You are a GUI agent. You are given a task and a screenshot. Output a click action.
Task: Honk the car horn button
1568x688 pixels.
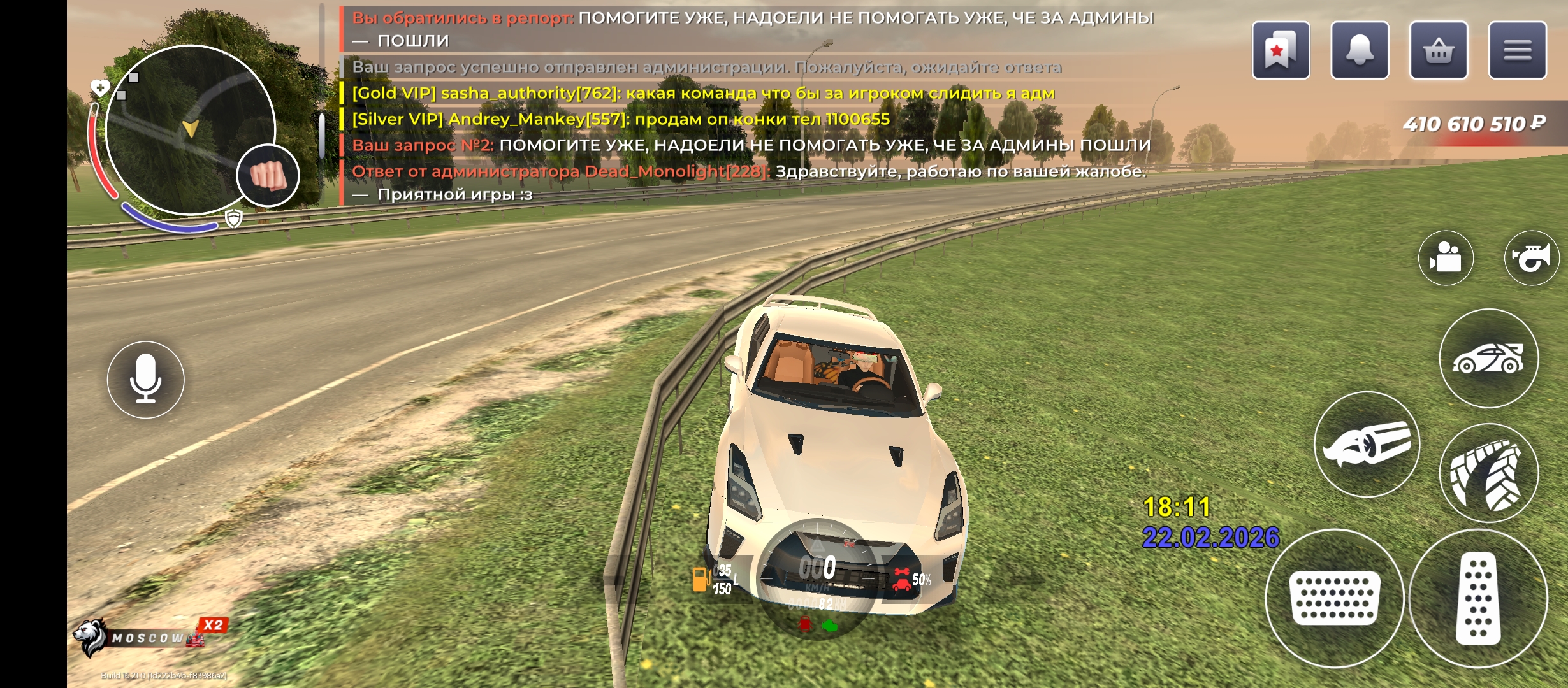coord(1532,258)
